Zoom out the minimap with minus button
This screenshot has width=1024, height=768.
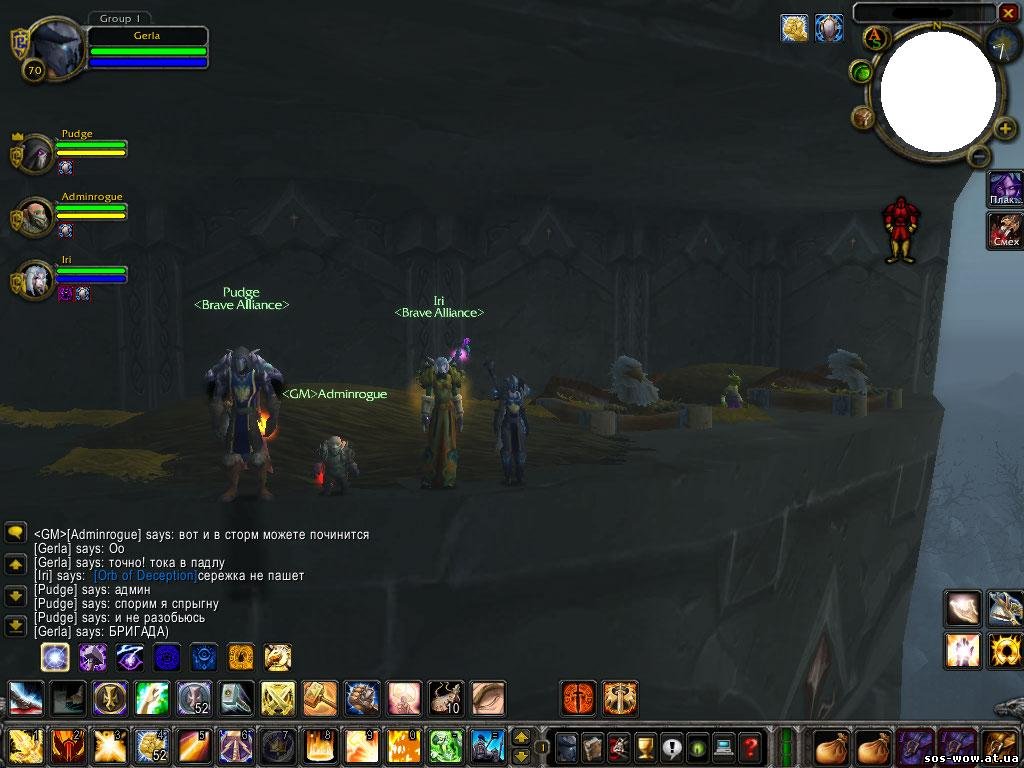point(980,156)
